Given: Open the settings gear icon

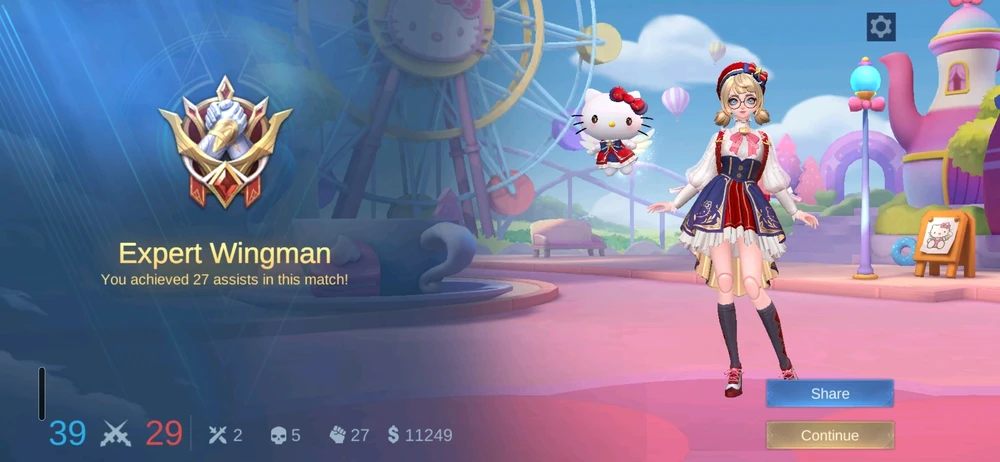Looking at the screenshot, I should point(880,27).
